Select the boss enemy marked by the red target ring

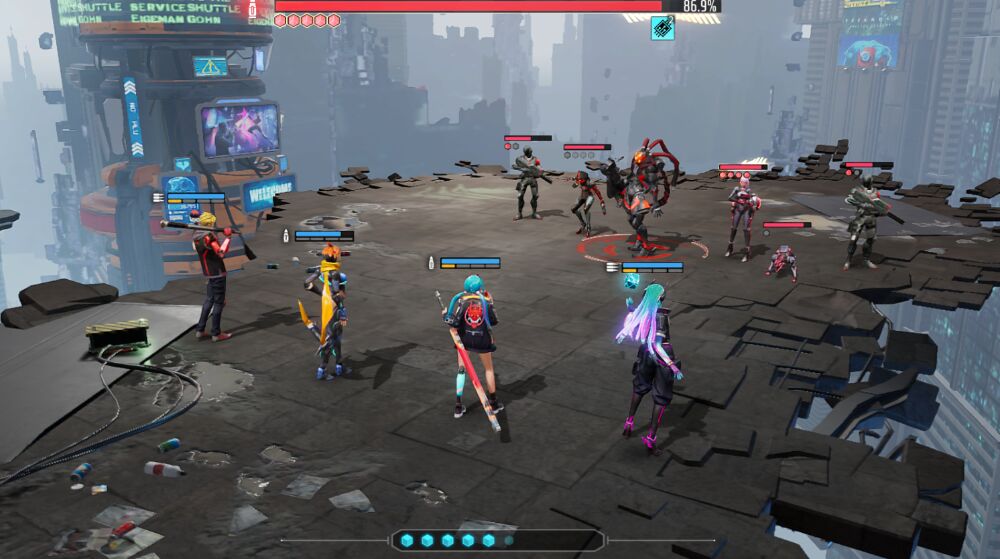638,200
